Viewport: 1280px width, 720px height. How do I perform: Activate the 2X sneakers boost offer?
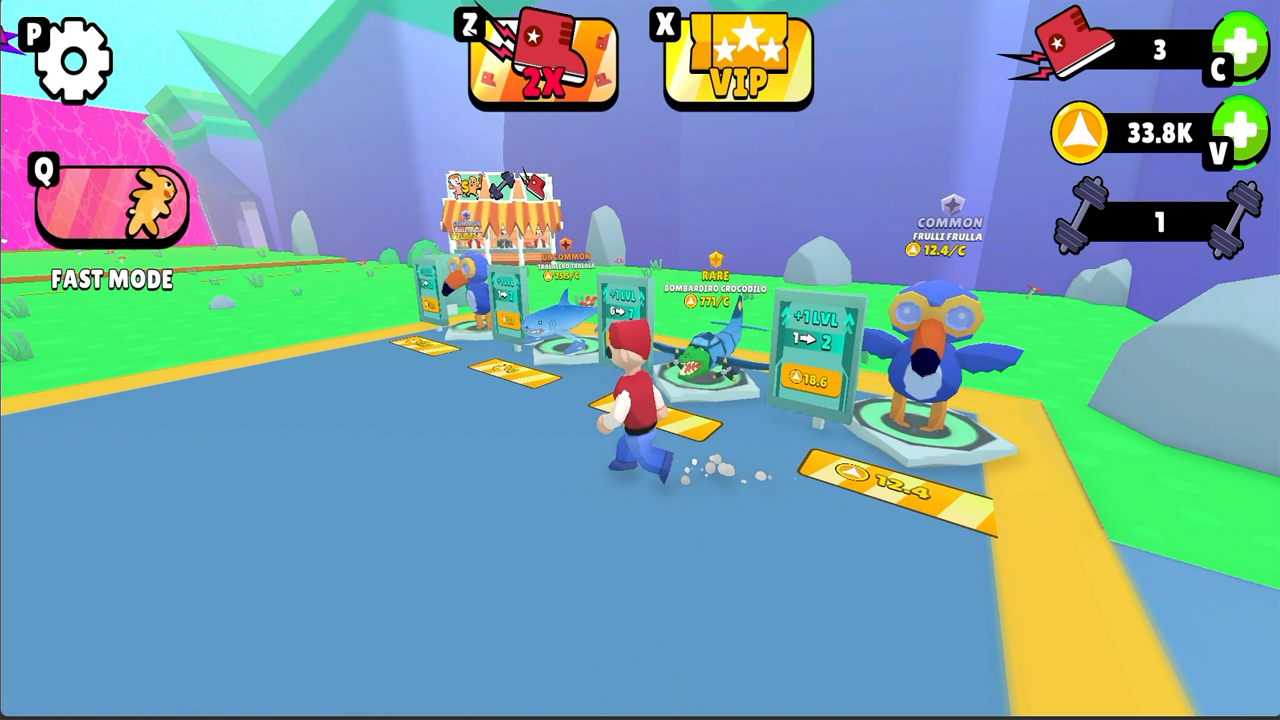tap(541, 58)
